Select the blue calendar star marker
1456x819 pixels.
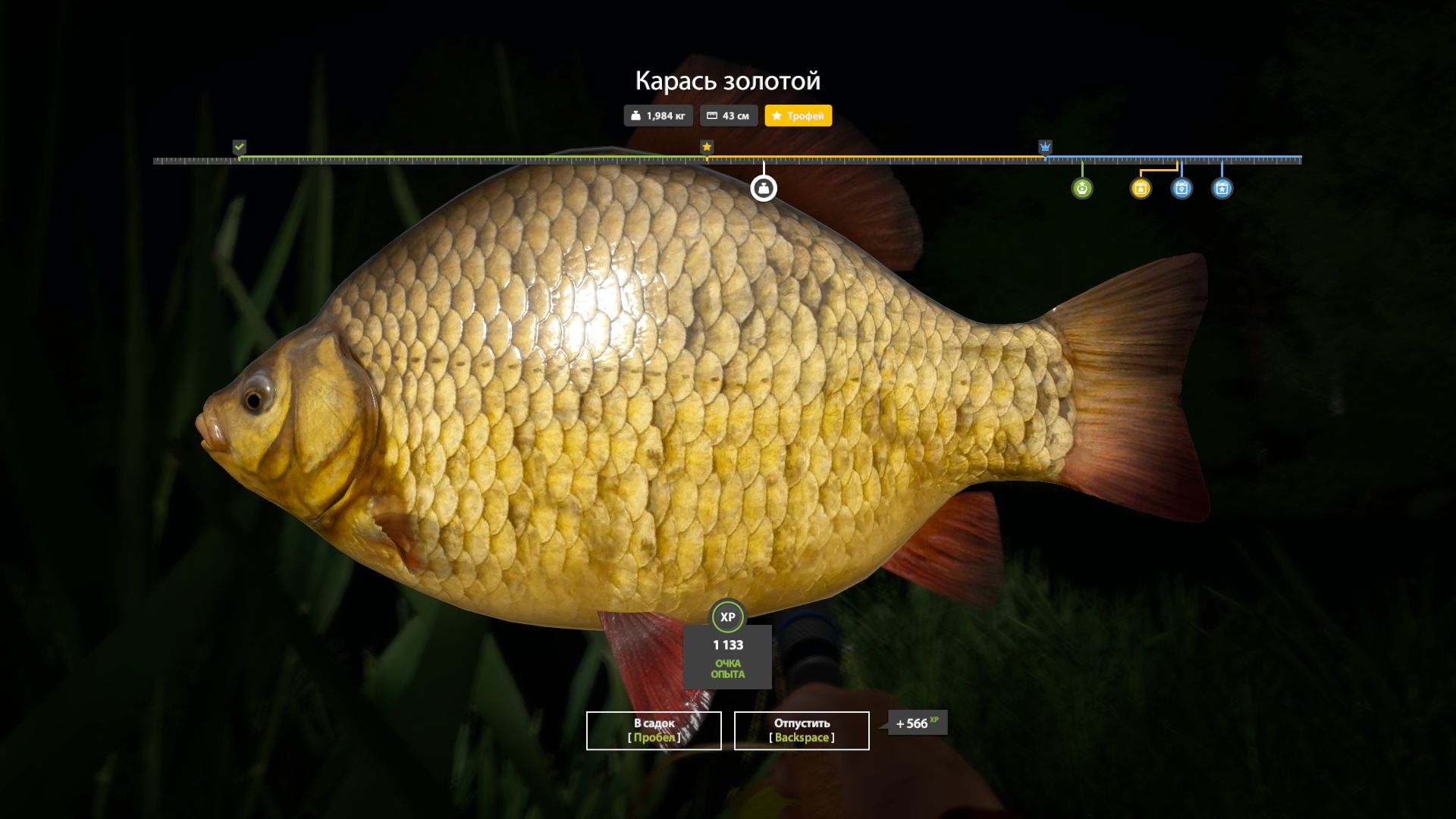(x=1222, y=188)
